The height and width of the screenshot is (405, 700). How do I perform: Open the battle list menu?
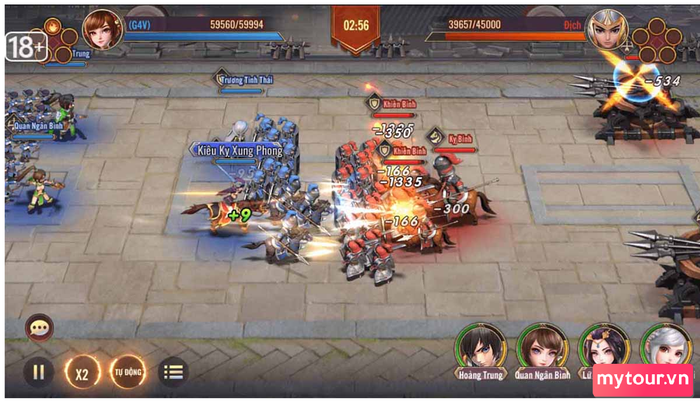(x=173, y=372)
